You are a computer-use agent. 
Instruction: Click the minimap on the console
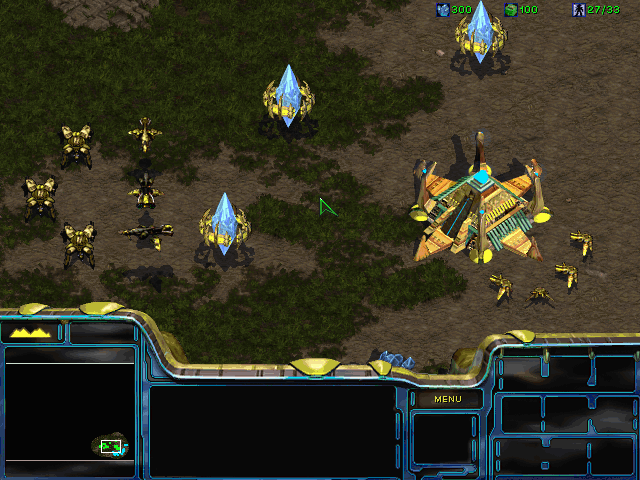click(70, 412)
